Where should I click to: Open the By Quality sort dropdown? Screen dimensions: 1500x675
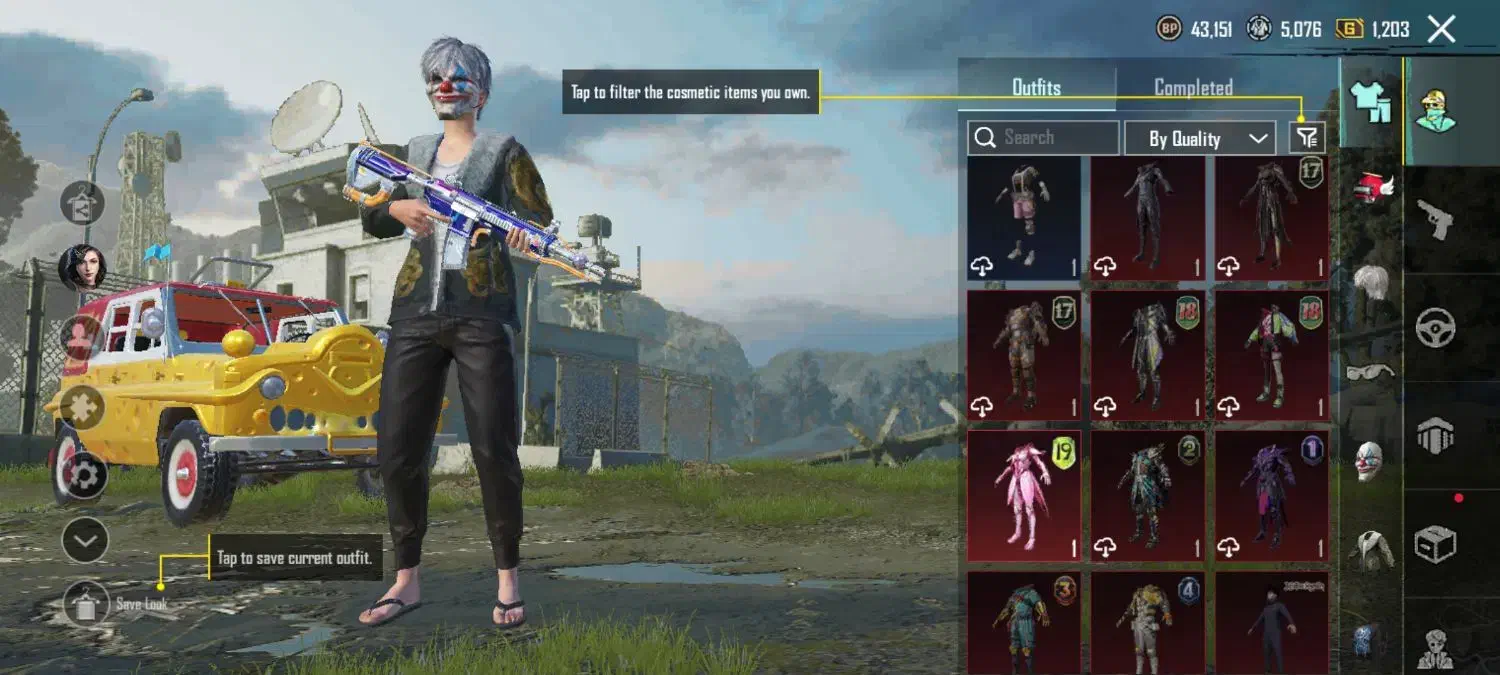pyautogui.click(x=1199, y=139)
